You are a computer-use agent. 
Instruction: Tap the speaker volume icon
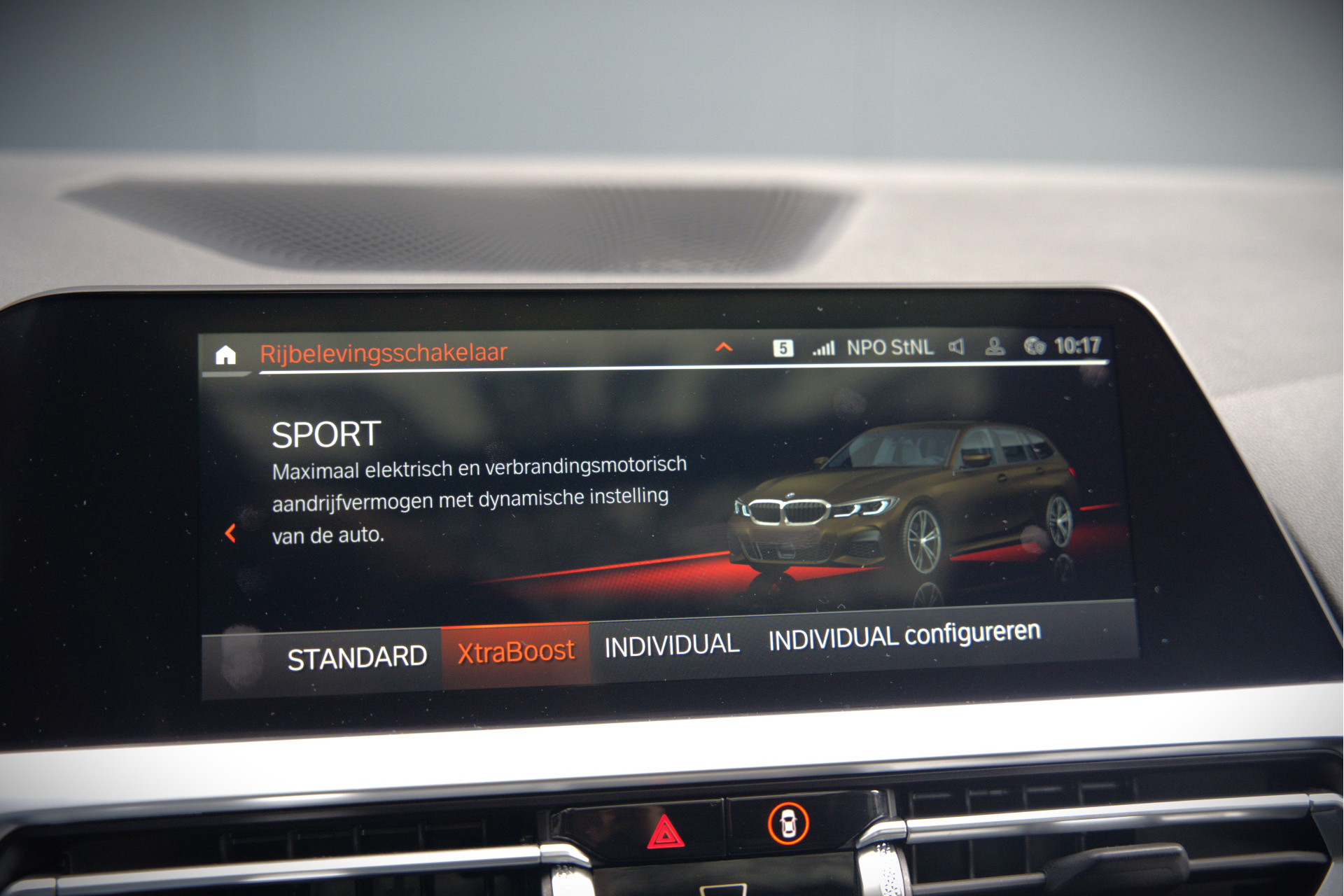tap(956, 346)
